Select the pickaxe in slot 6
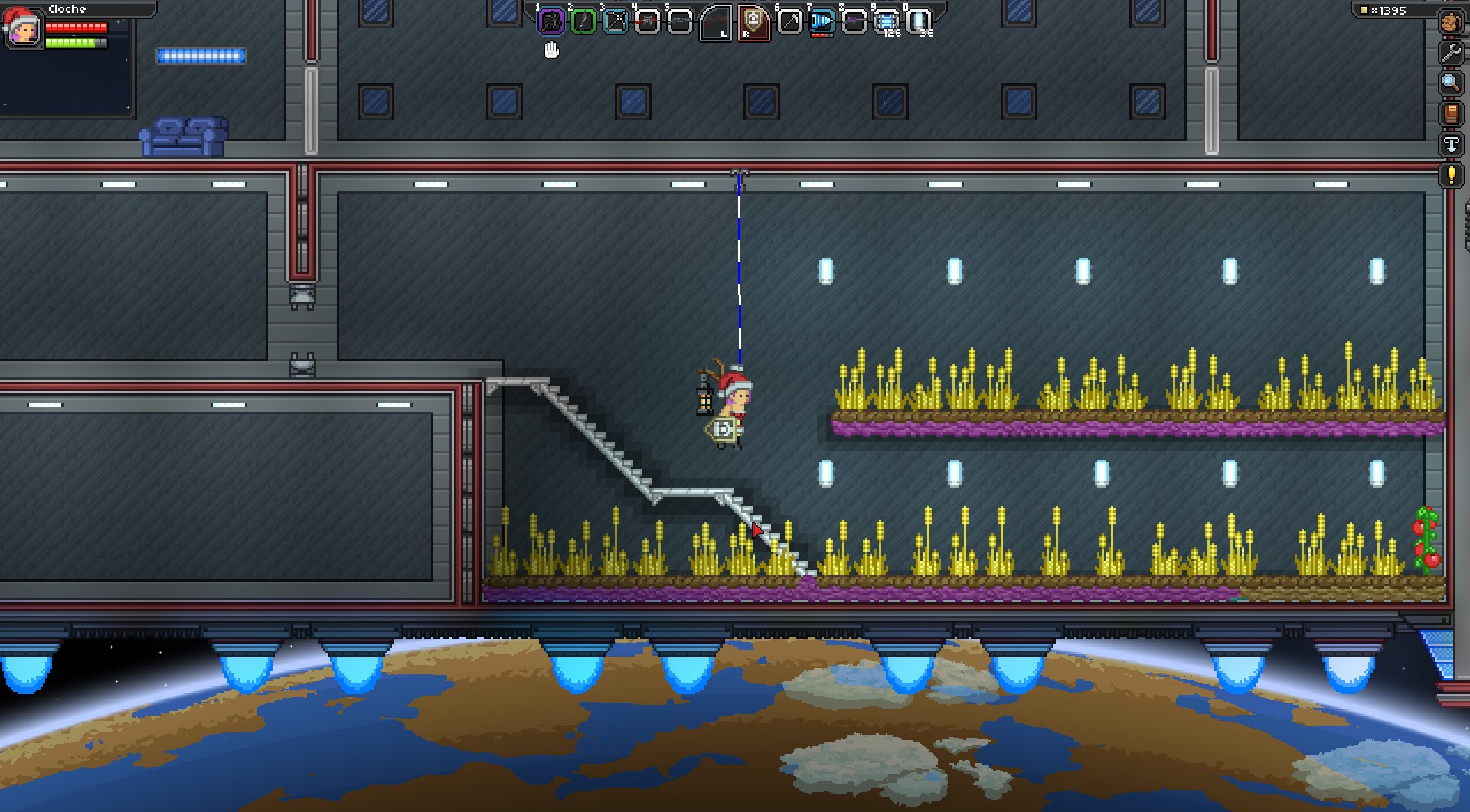 (789, 21)
